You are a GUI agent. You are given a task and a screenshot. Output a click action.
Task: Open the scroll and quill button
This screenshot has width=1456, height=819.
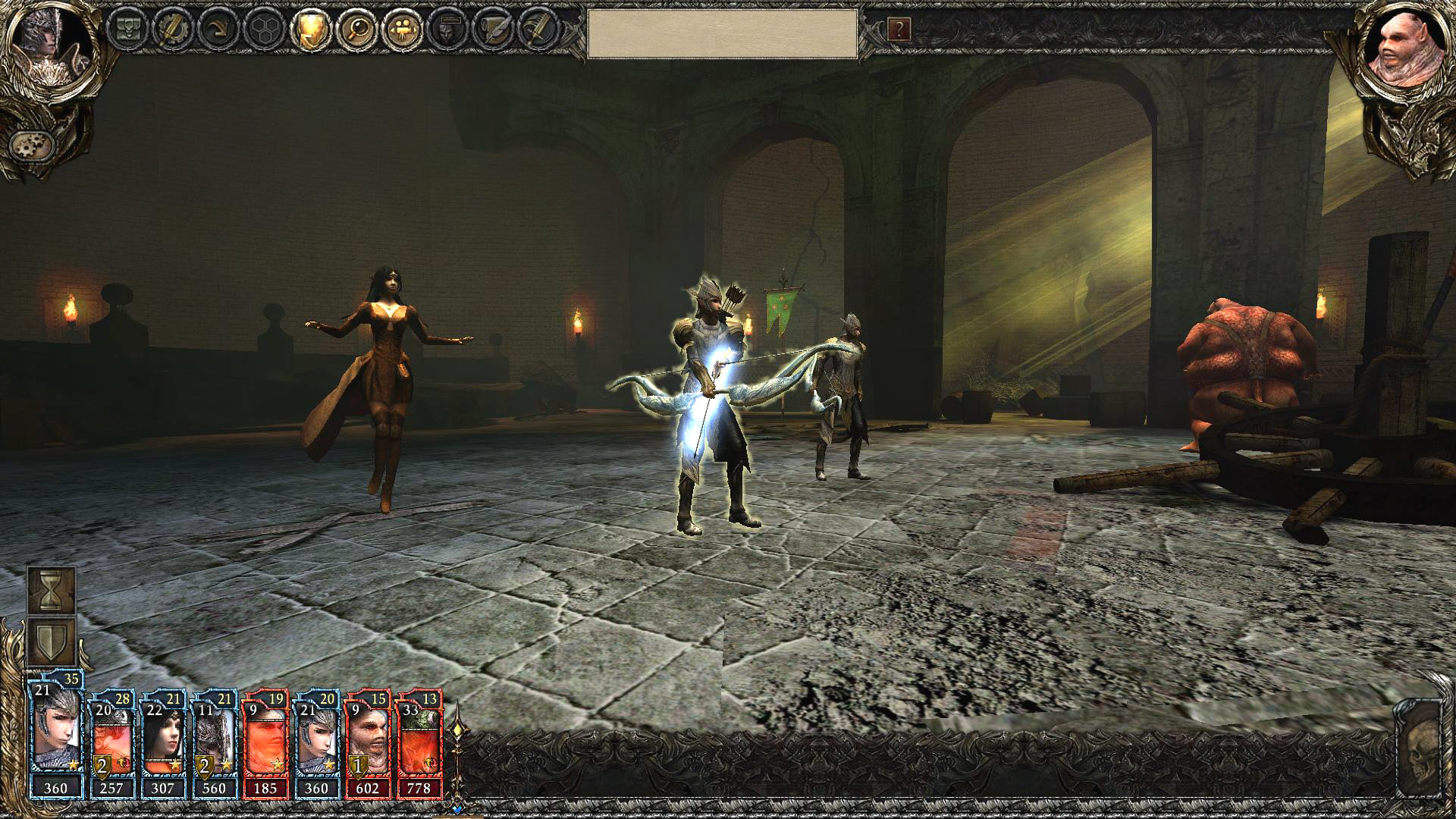tap(492, 30)
